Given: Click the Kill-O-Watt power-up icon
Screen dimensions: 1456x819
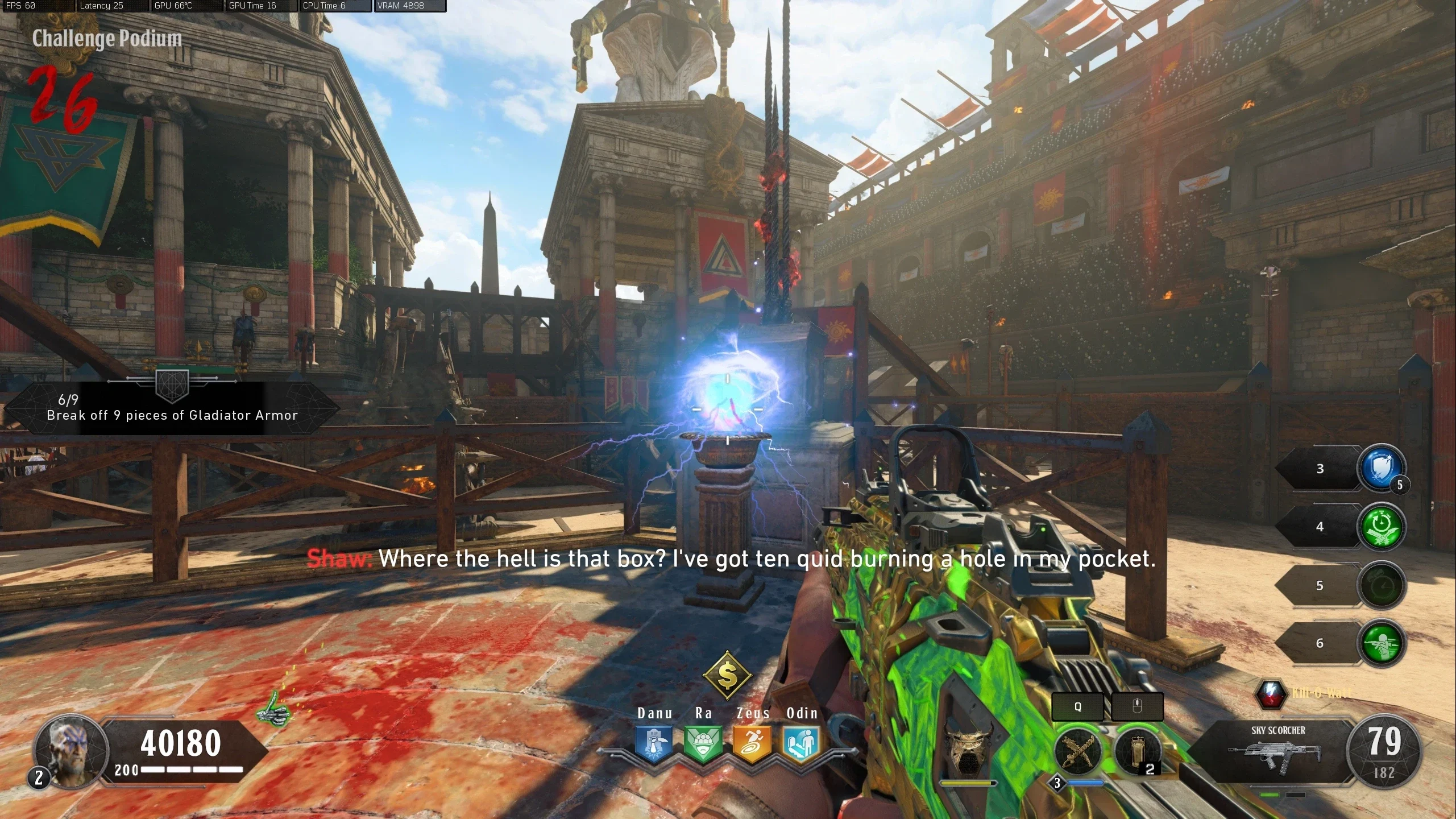Looking at the screenshot, I should pos(1270,694).
